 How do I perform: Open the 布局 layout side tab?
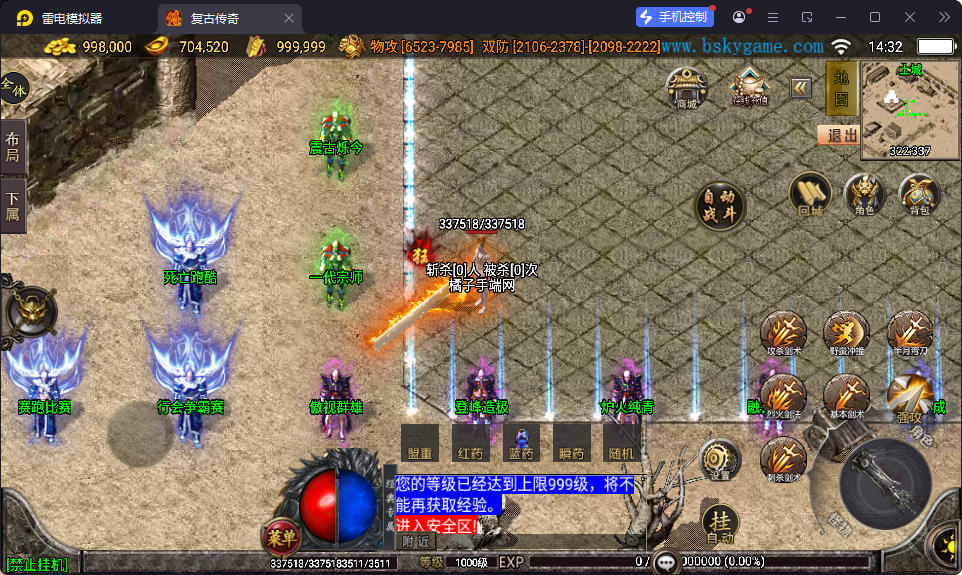tap(13, 147)
